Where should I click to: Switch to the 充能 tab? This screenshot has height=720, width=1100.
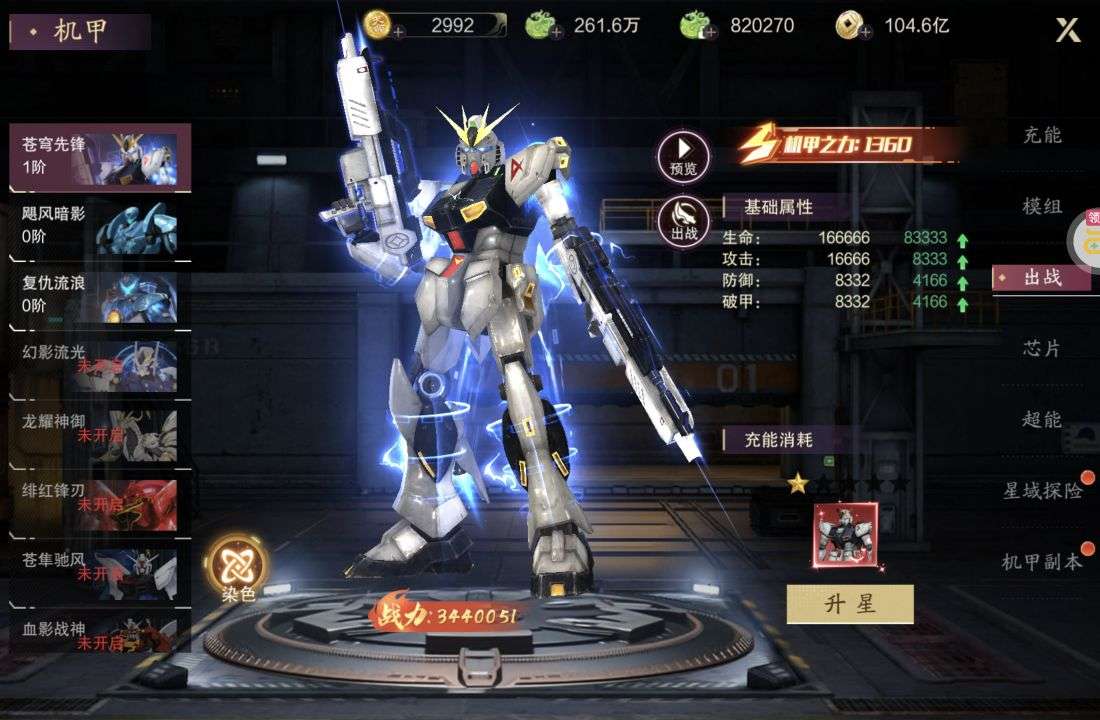coord(1042,135)
